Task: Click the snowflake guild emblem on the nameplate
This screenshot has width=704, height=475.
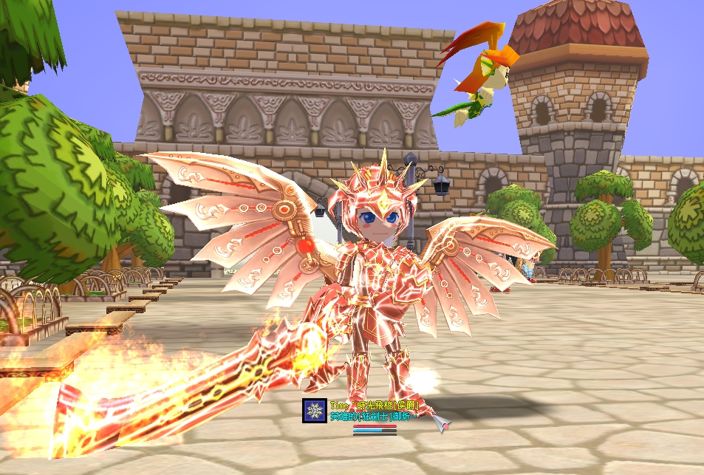Action: 314,410
